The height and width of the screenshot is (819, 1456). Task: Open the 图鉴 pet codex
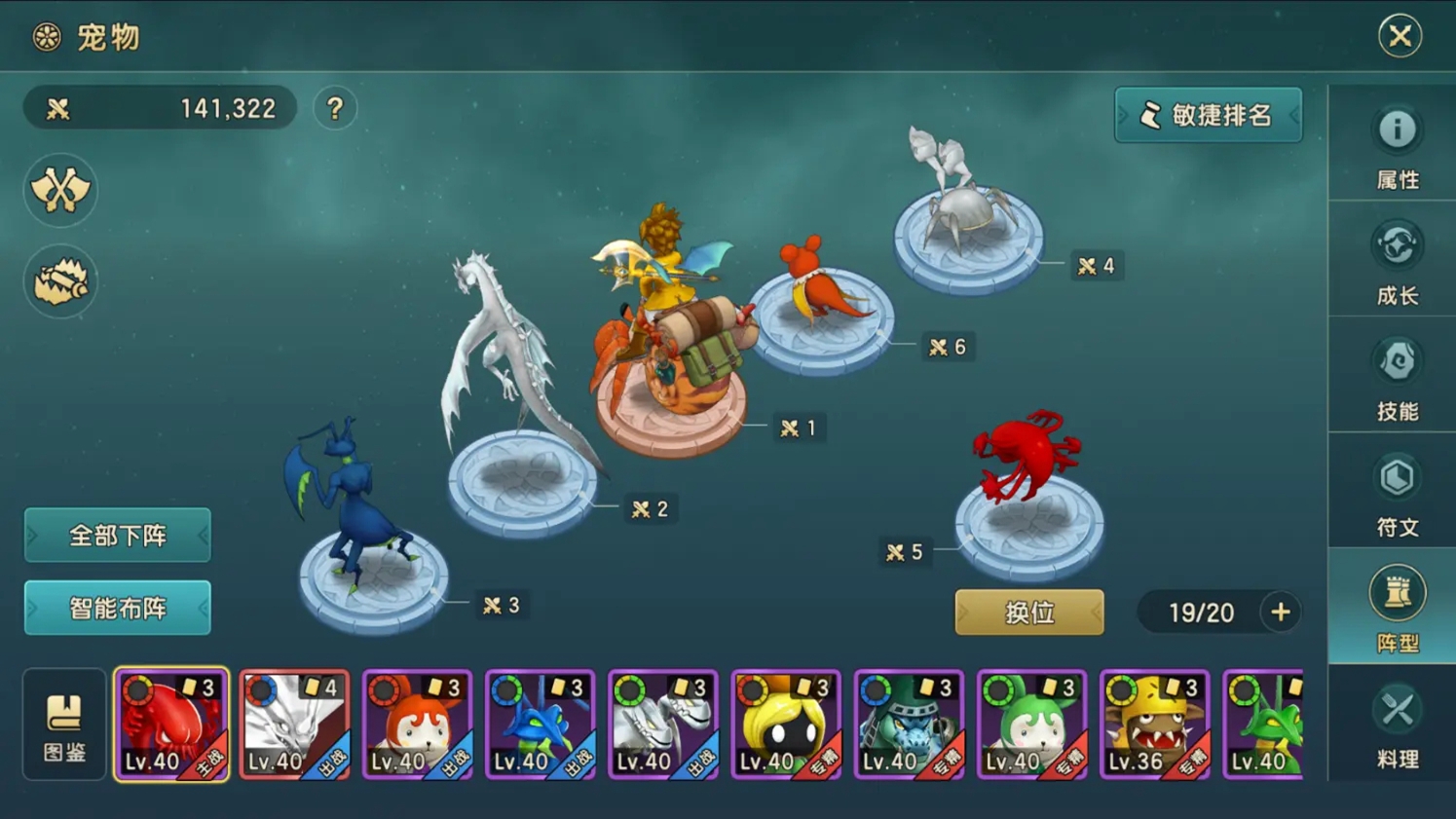coord(64,725)
